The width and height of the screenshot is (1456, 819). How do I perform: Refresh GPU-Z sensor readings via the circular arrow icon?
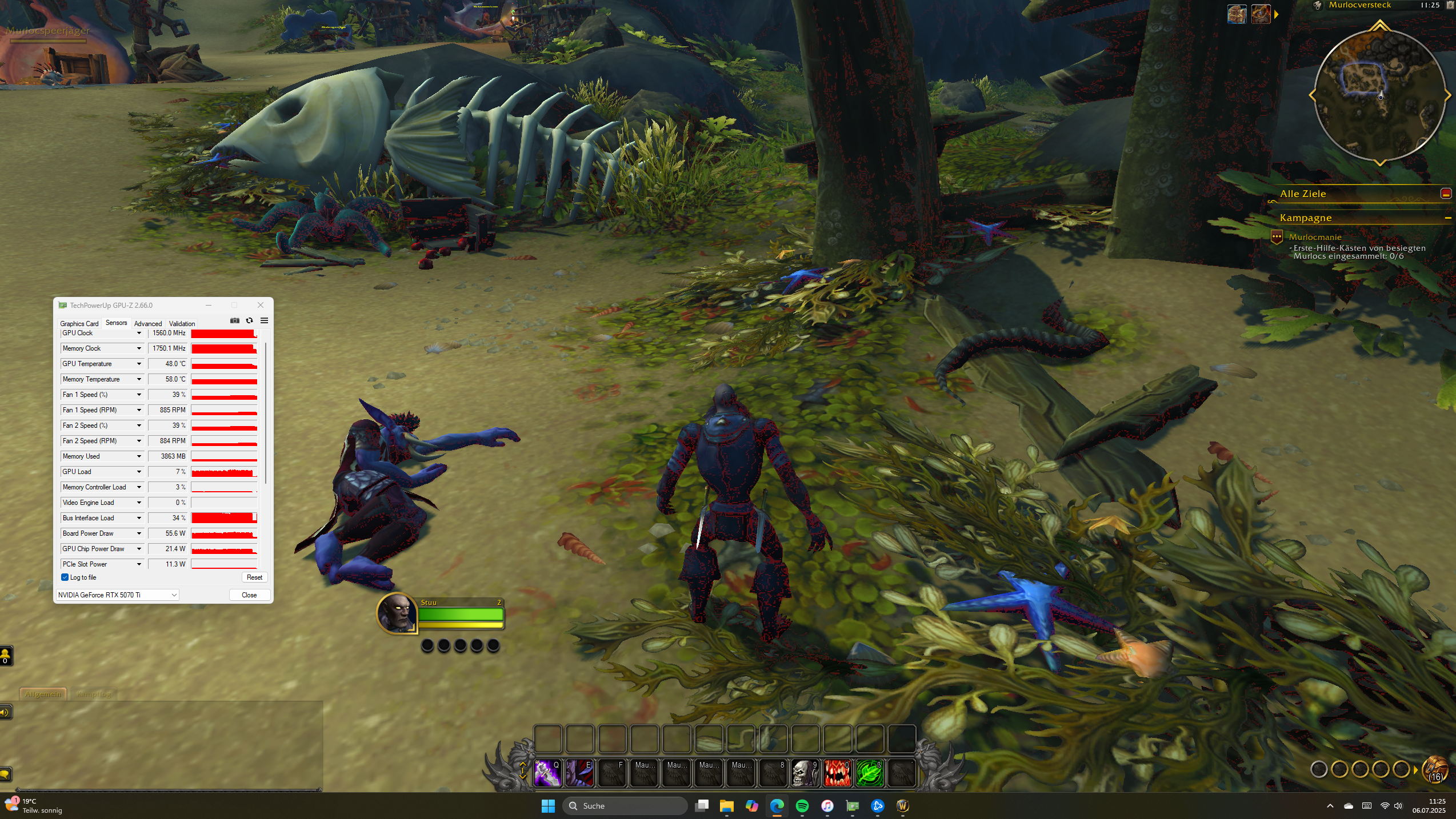[250, 320]
